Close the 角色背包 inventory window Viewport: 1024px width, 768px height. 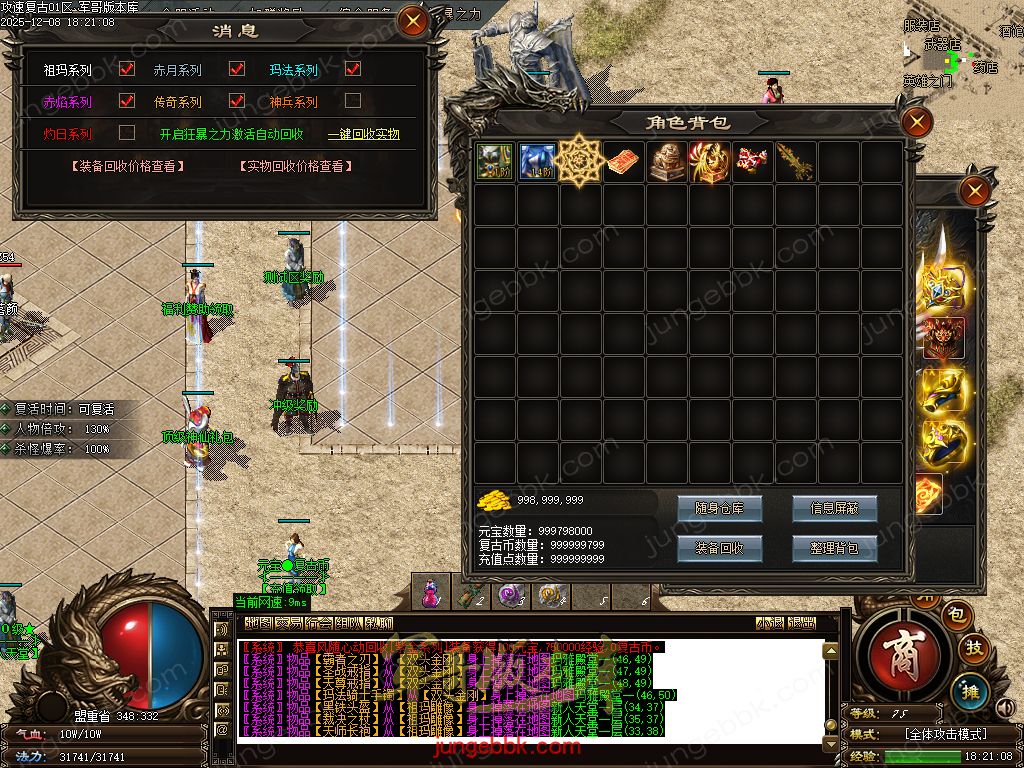[x=916, y=123]
